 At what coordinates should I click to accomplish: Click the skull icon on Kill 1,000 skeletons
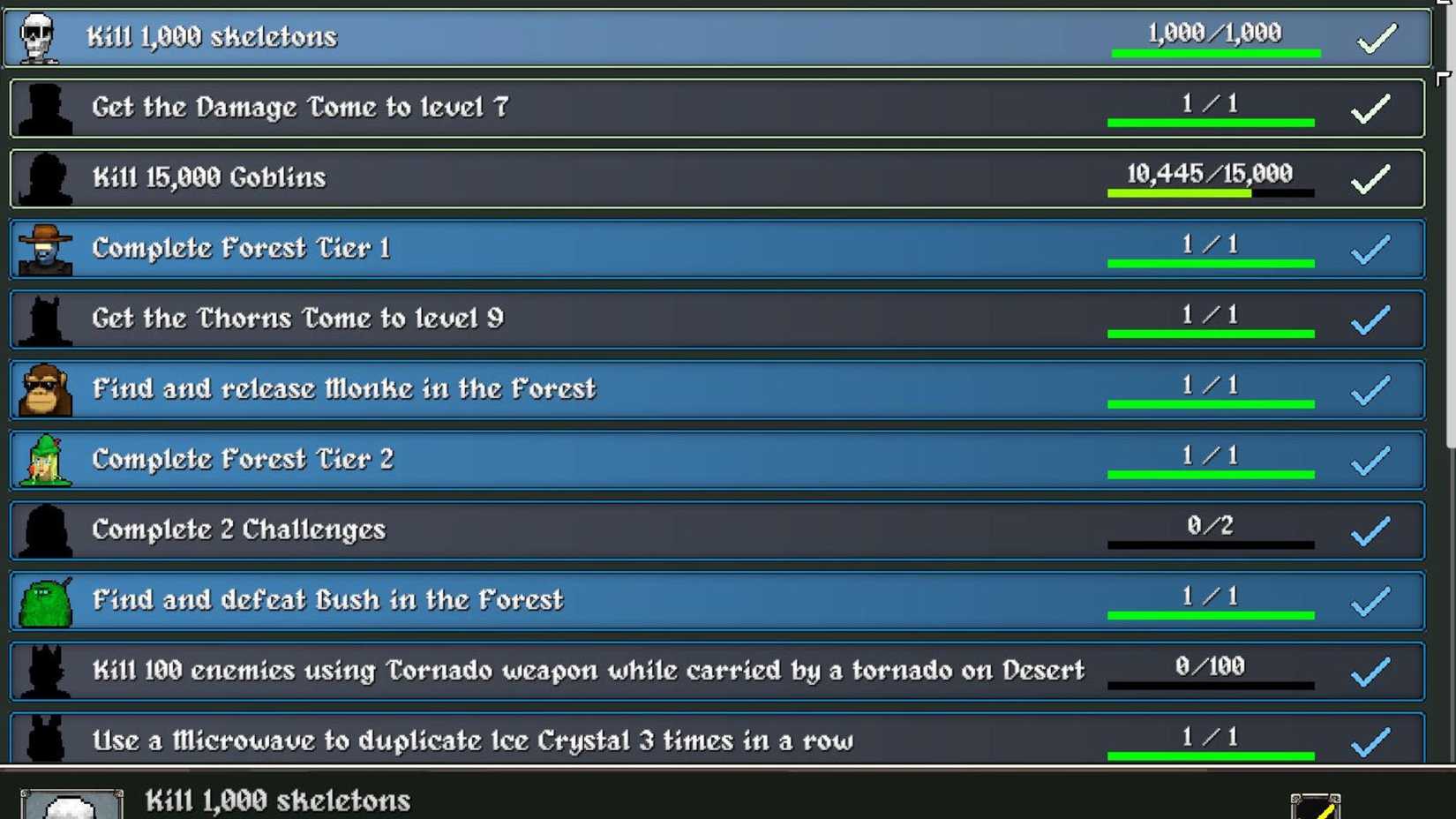coord(36,36)
